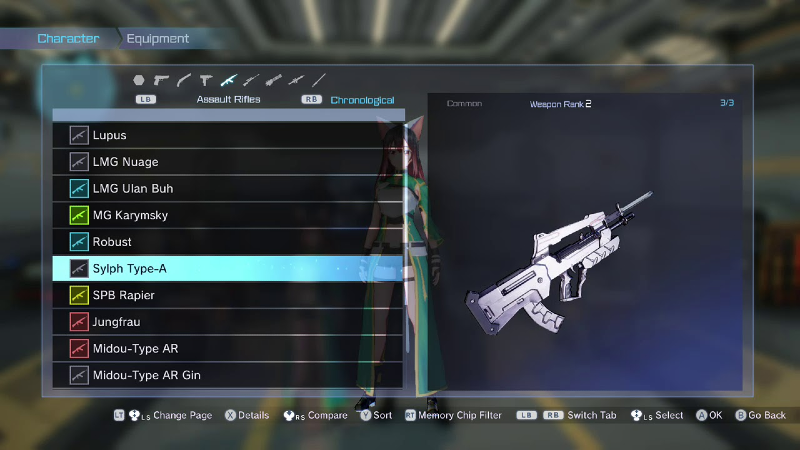The width and height of the screenshot is (800, 450).
Task: Change the Chronological sort order
Action: [363, 100]
